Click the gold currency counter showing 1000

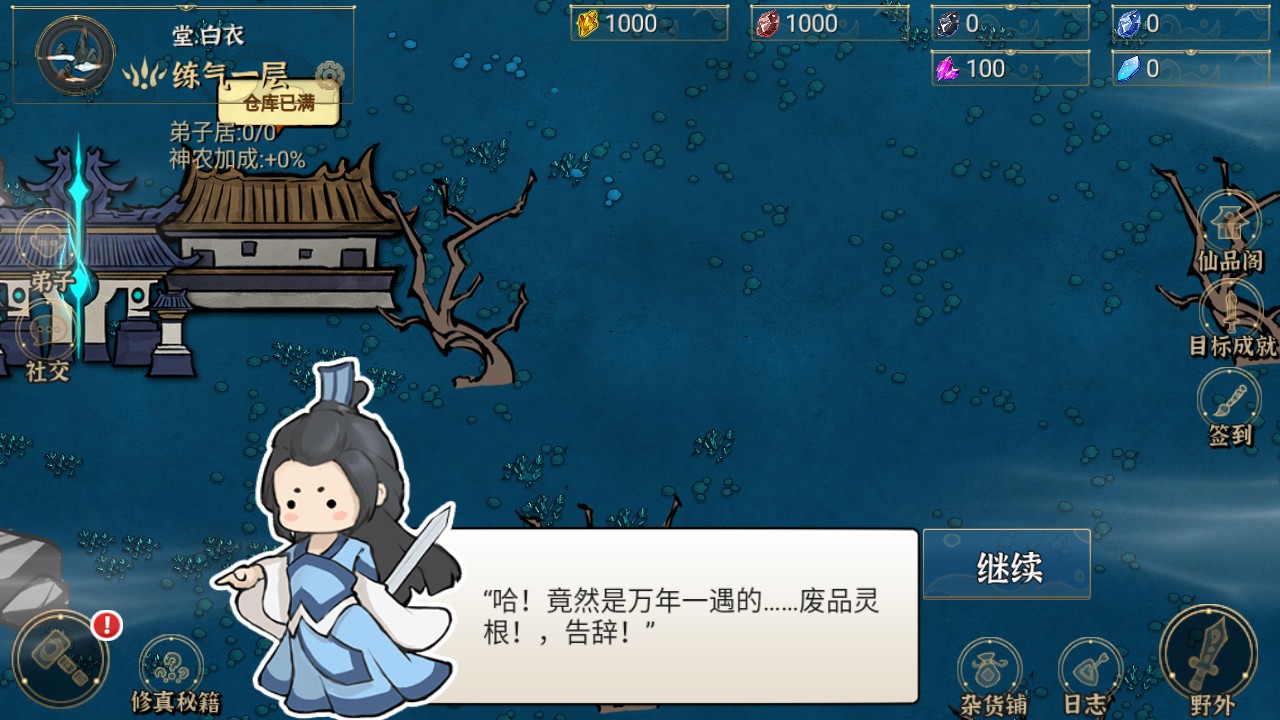point(648,23)
